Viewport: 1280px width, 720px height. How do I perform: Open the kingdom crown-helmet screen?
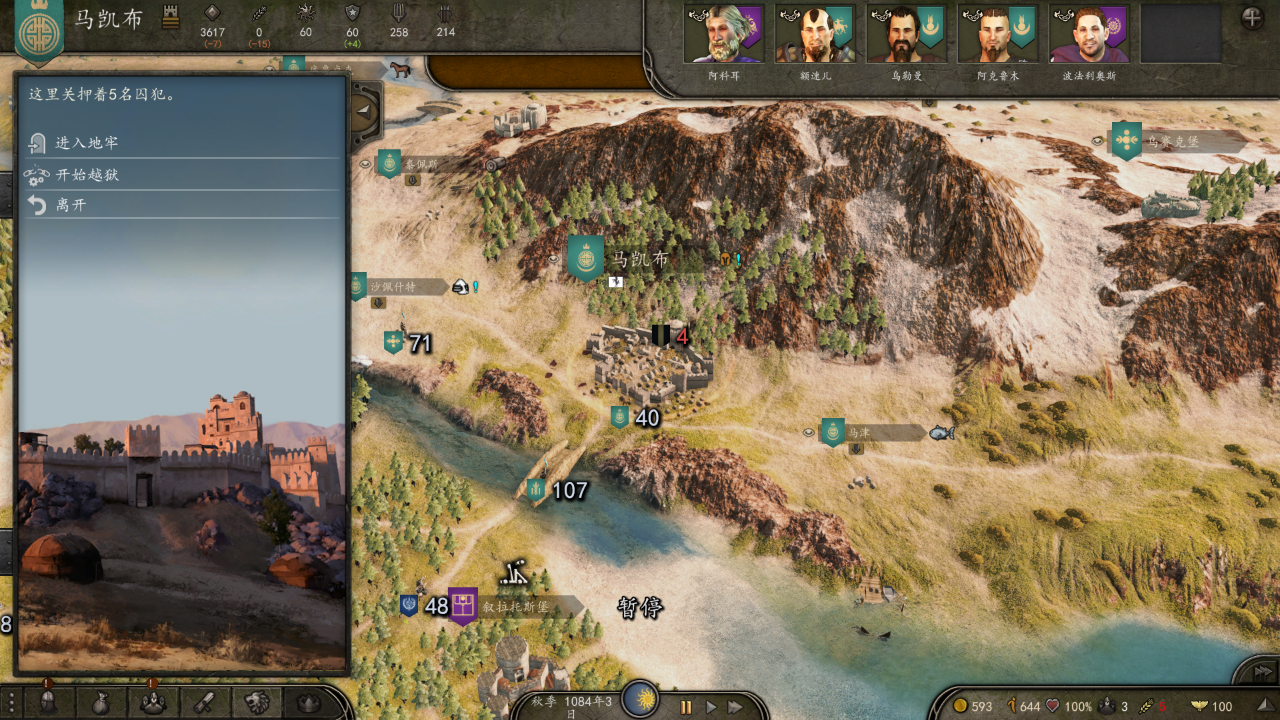308,703
